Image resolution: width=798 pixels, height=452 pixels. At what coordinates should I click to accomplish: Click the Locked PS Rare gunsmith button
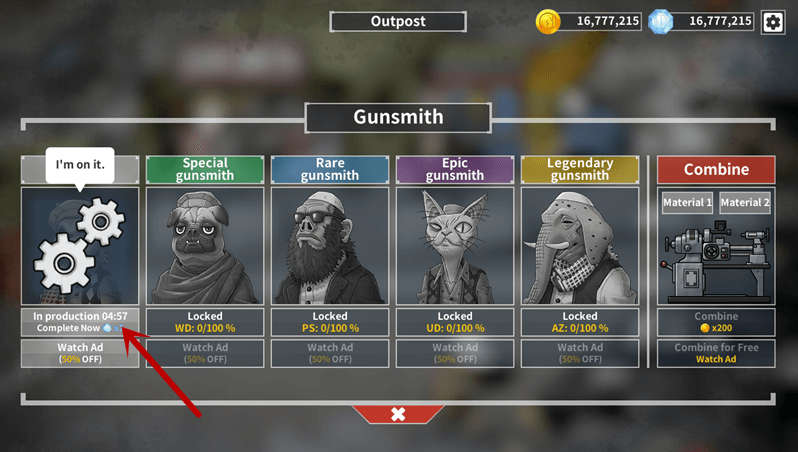click(x=330, y=322)
